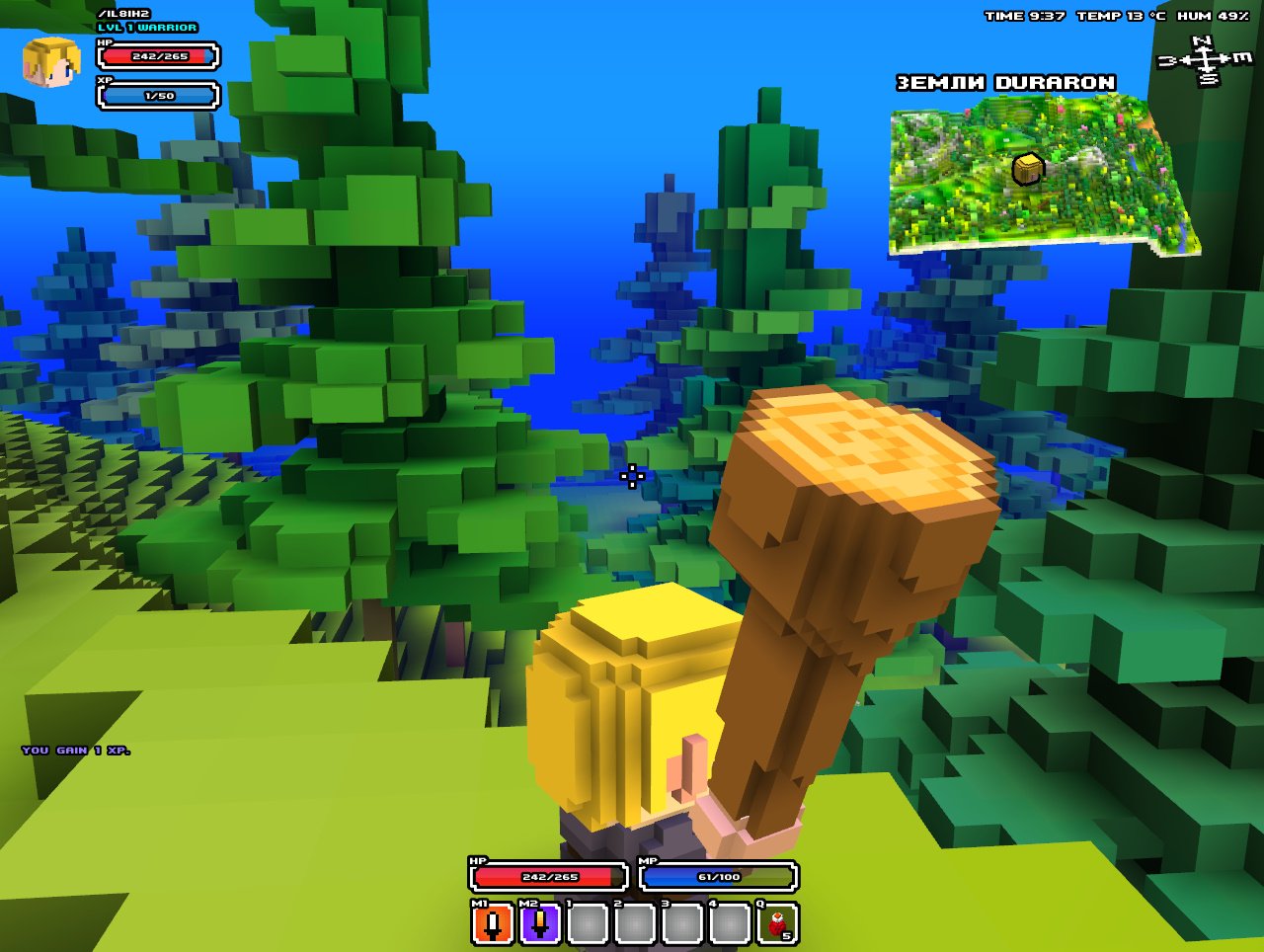Click the player position marker on the minimap
The height and width of the screenshot is (952, 1264).
tap(1026, 168)
